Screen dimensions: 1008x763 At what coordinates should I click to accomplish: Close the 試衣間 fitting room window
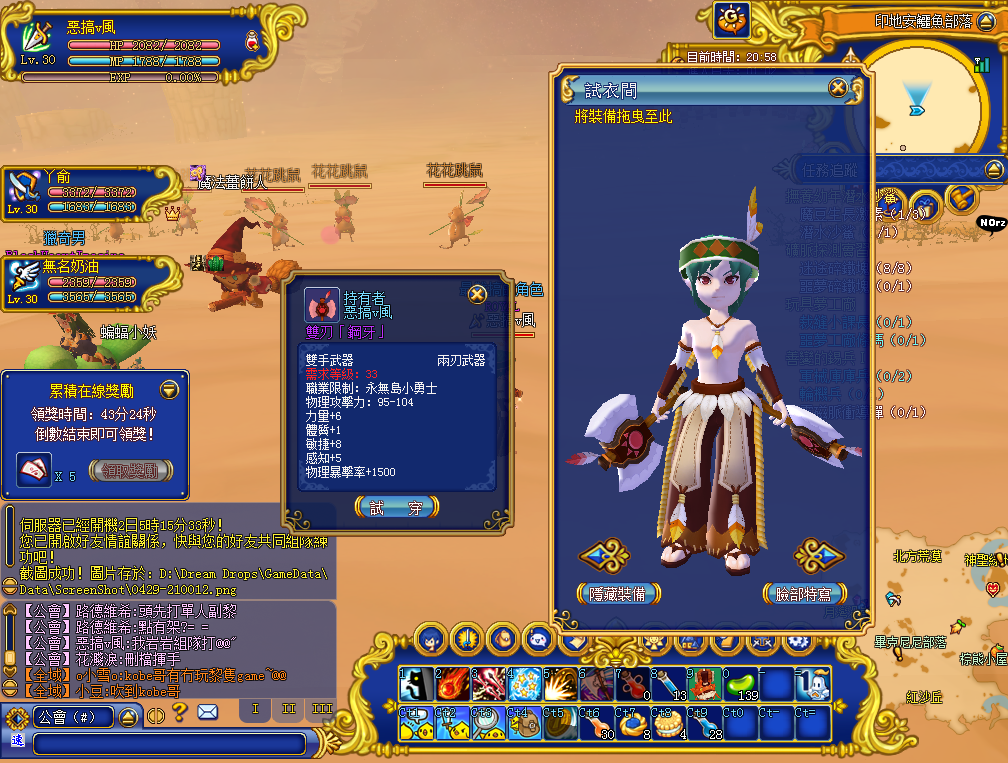838,89
